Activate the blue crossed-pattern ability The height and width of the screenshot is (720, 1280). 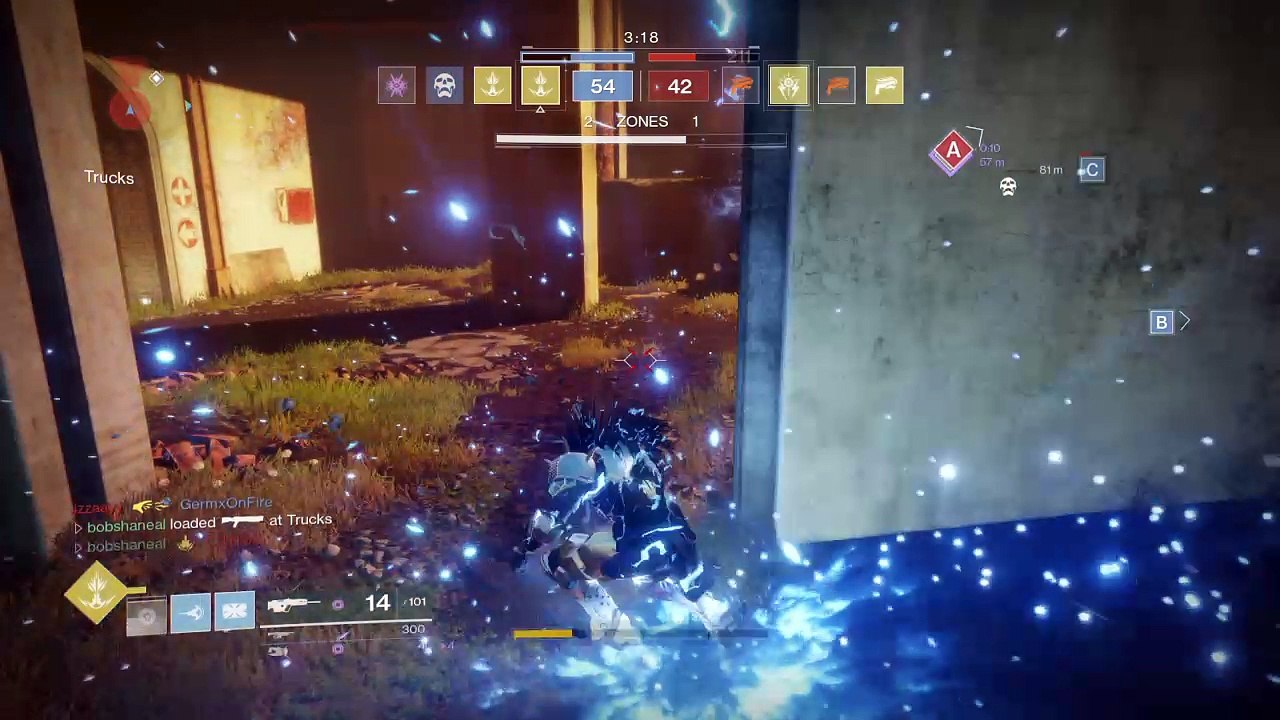(234, 612)
